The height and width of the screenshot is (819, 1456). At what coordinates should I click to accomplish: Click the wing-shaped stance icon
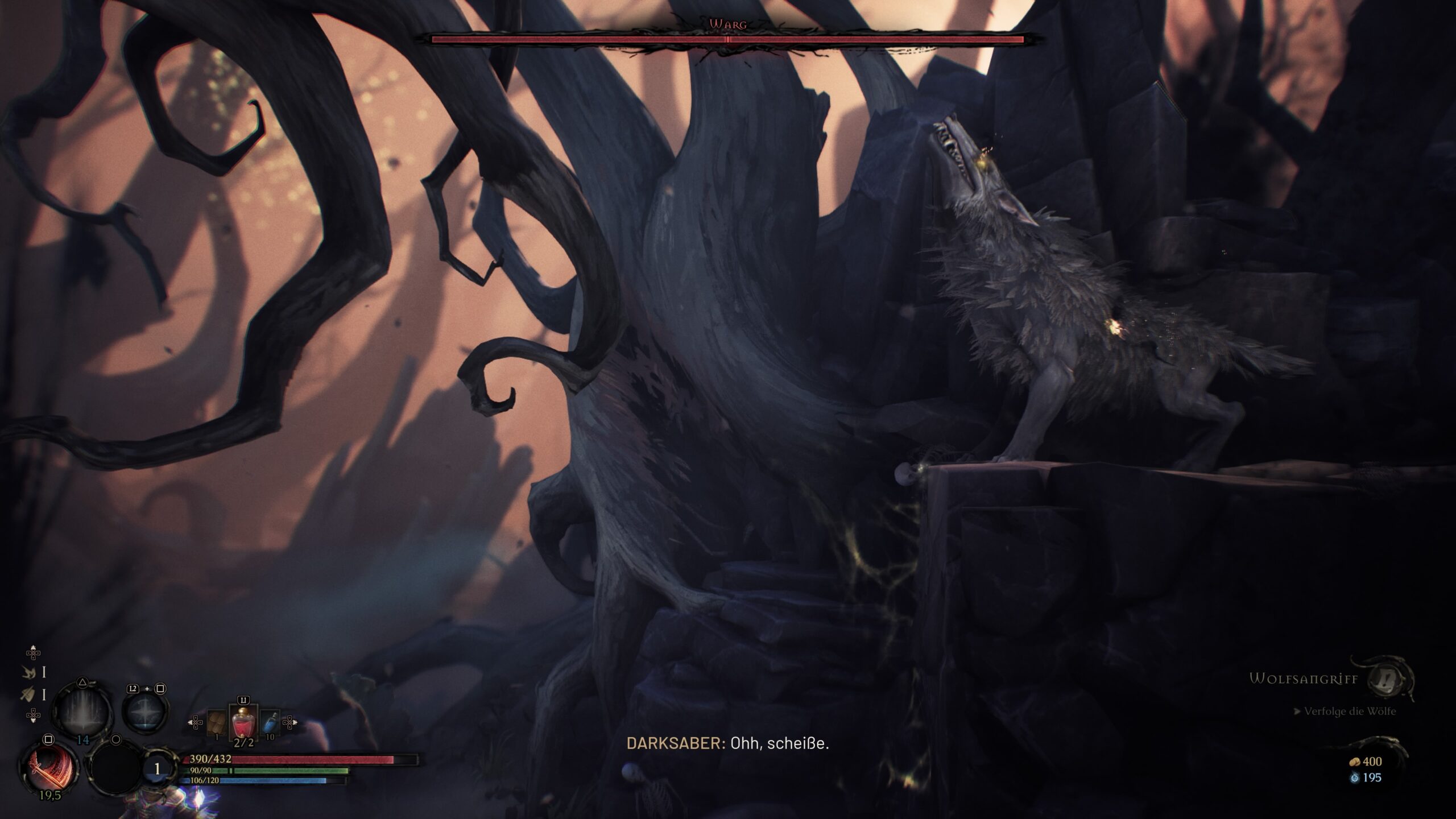pos(28,672)
